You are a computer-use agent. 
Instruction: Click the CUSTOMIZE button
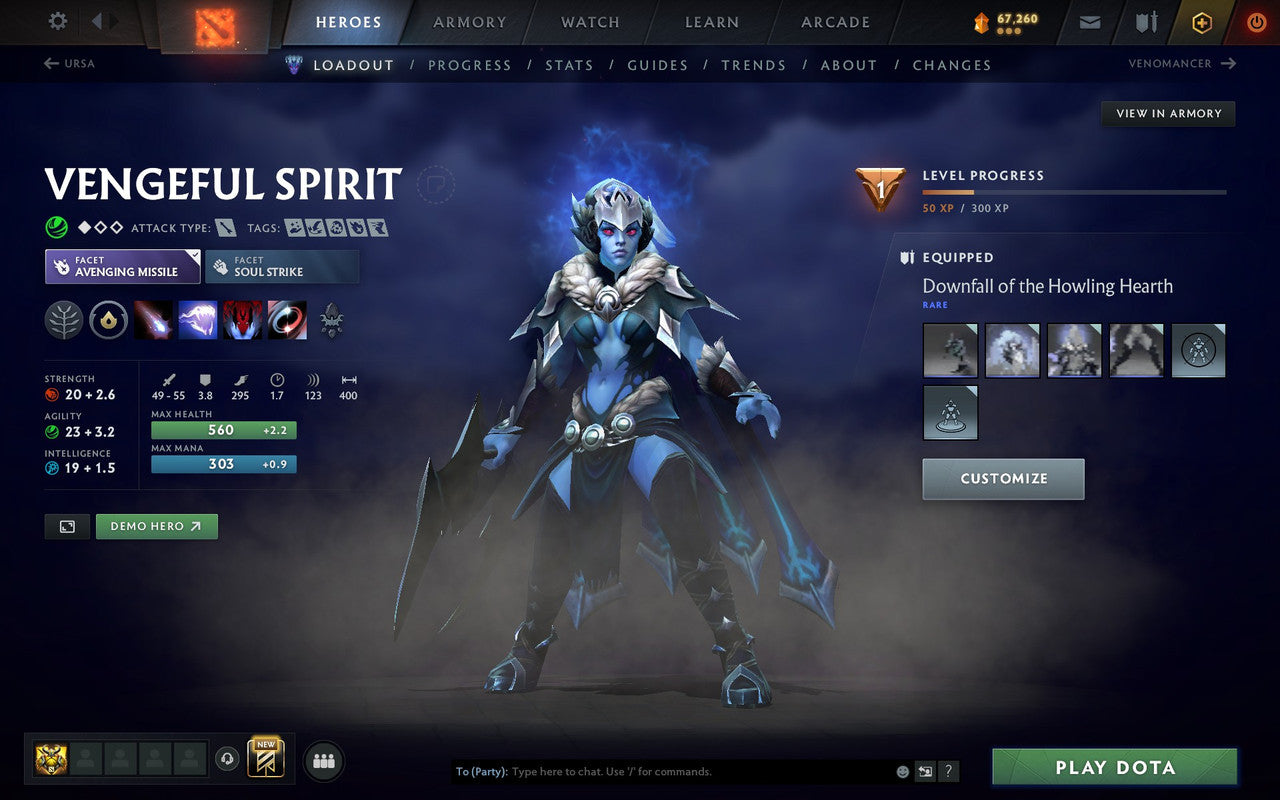click(1003, 479)
